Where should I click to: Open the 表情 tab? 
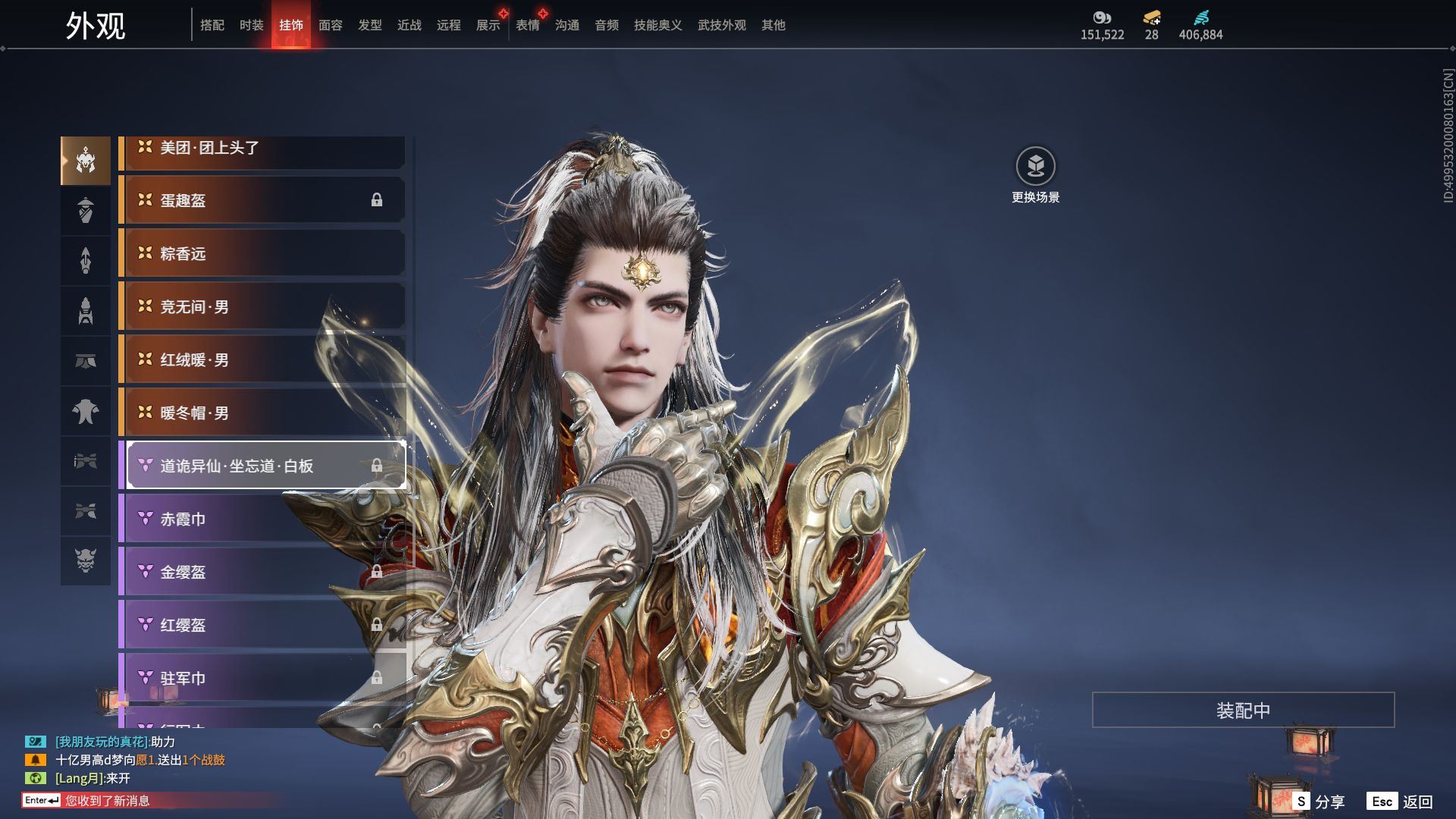click(528, 25)
